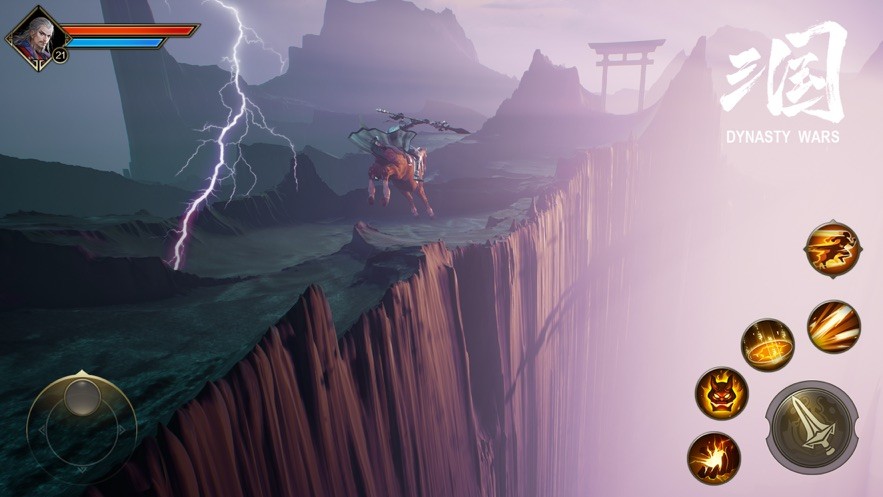Use the golden slash streaks skill

833,326
